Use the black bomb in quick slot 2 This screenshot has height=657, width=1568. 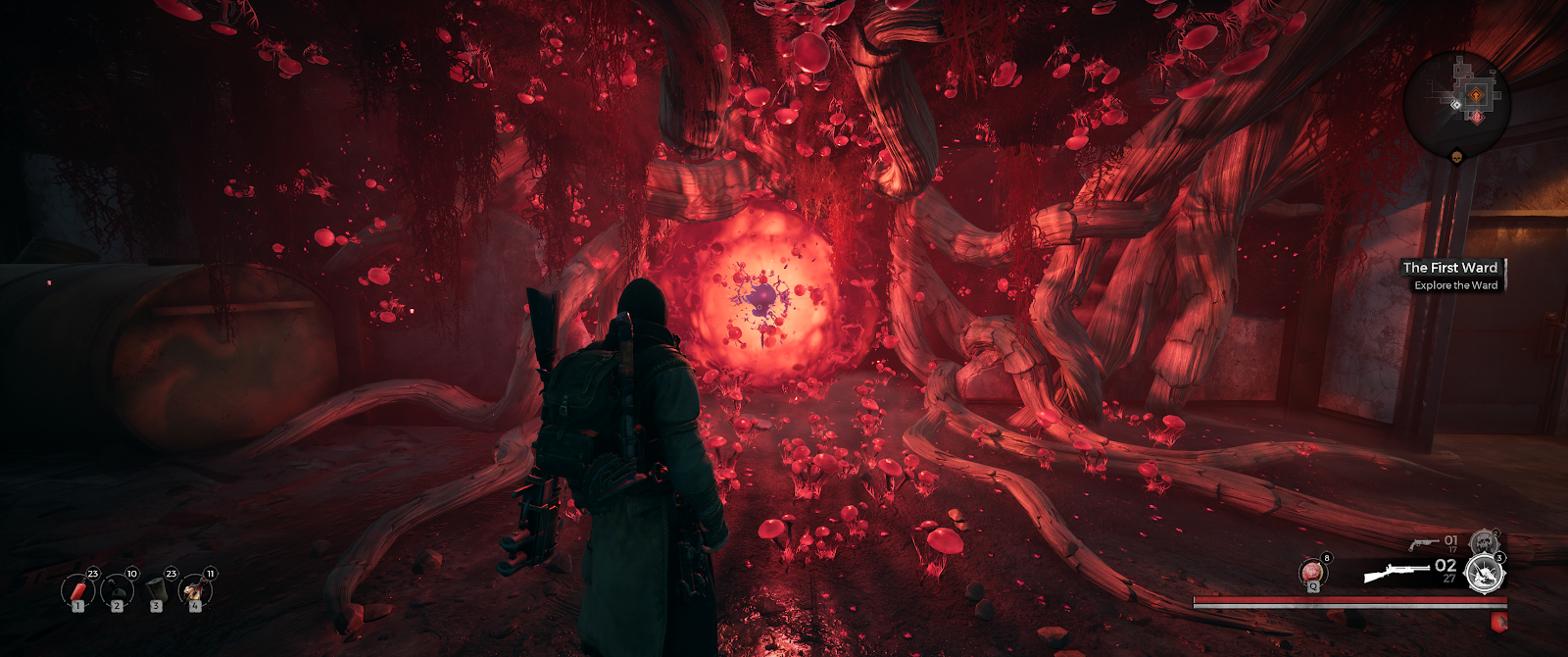pos(118,590)
